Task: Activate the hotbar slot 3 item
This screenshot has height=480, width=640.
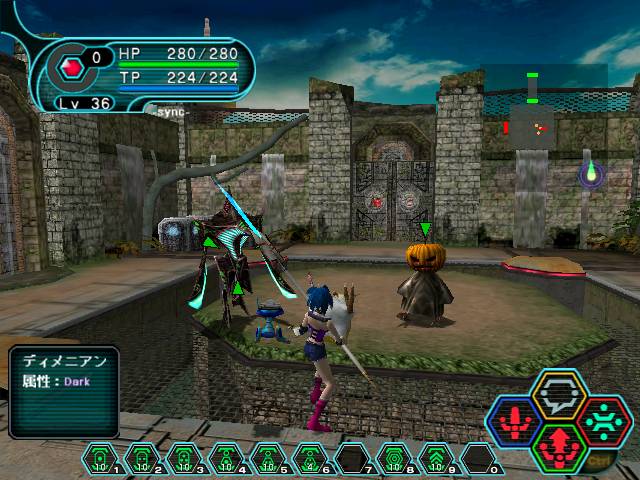Action: click(184, 459)
